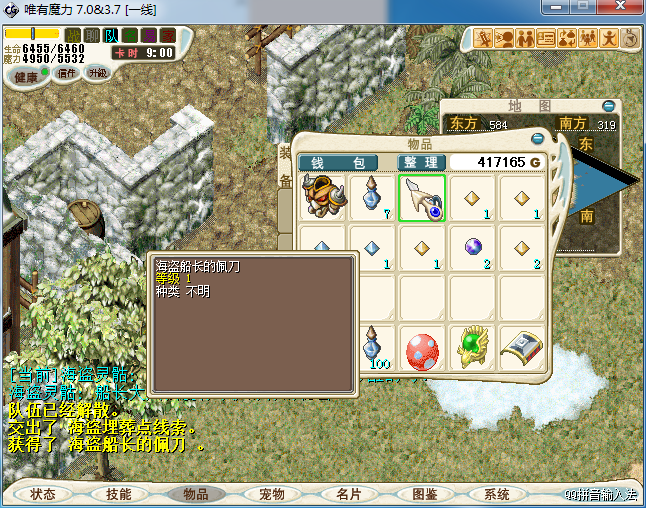Image resolution: width=646 pixels, height=508 pixels.
Task: Click the 整理 sort button in inventory
Action: tap(421, 162)
